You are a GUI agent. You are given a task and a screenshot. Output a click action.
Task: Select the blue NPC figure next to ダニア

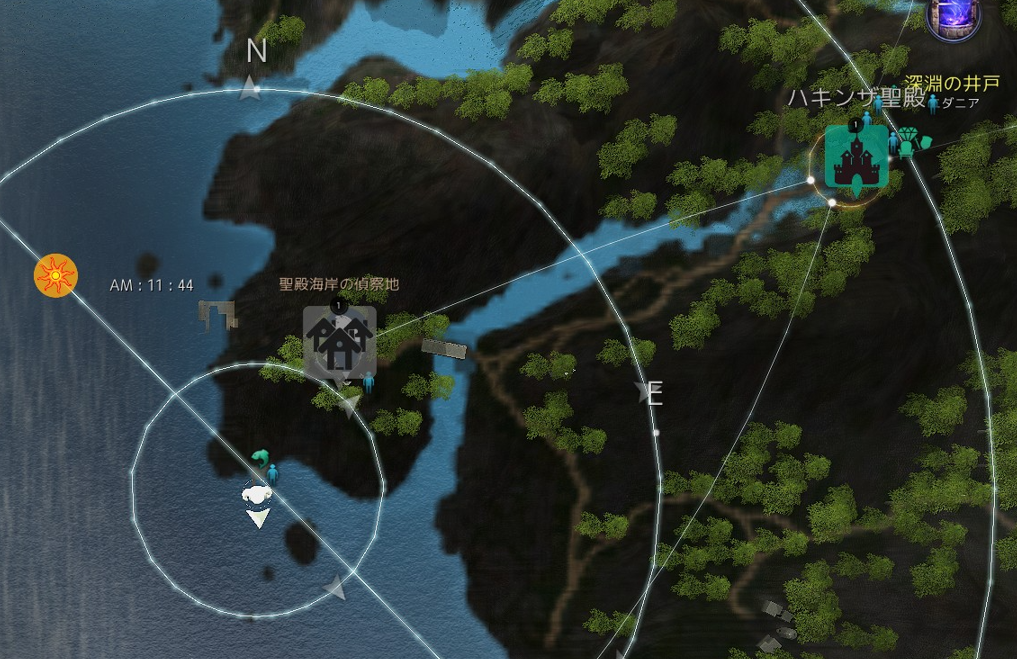pos(932,102)
